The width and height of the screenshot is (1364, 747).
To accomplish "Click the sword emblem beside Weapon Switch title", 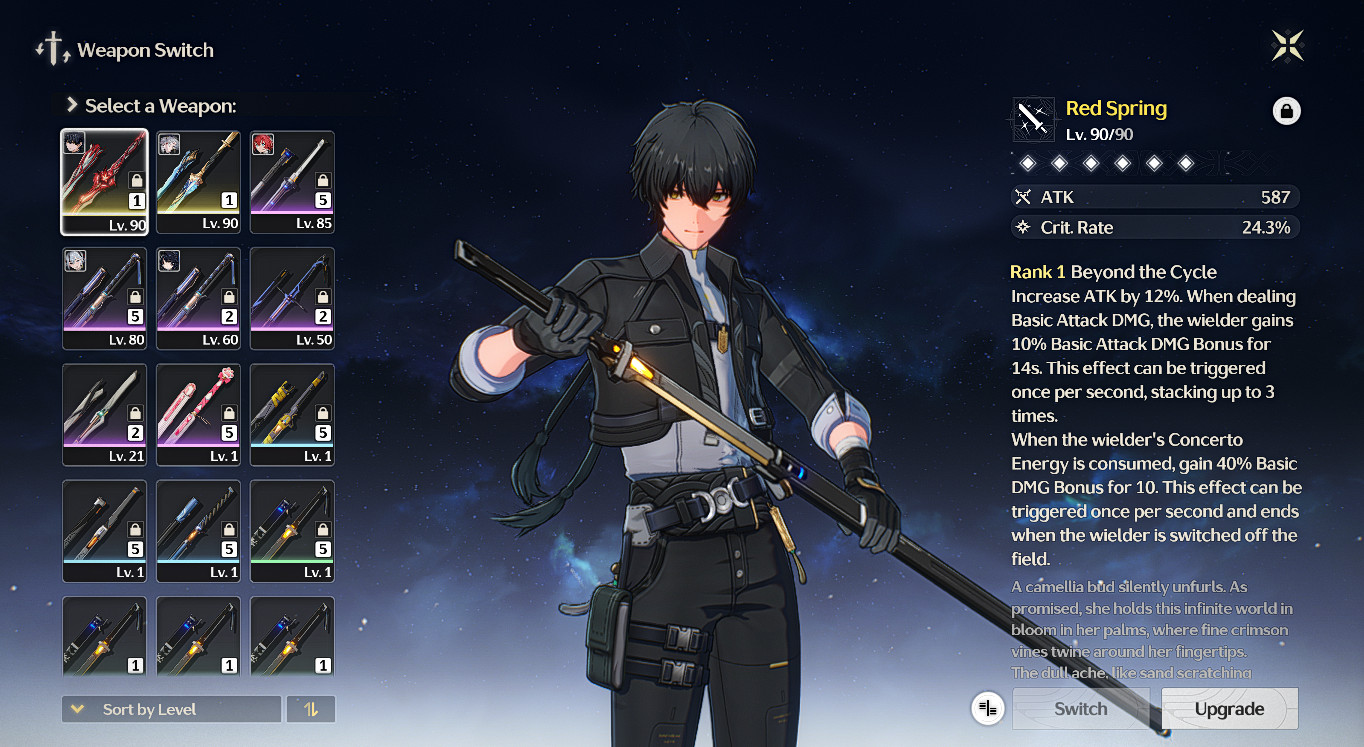I will coord(53,48).
